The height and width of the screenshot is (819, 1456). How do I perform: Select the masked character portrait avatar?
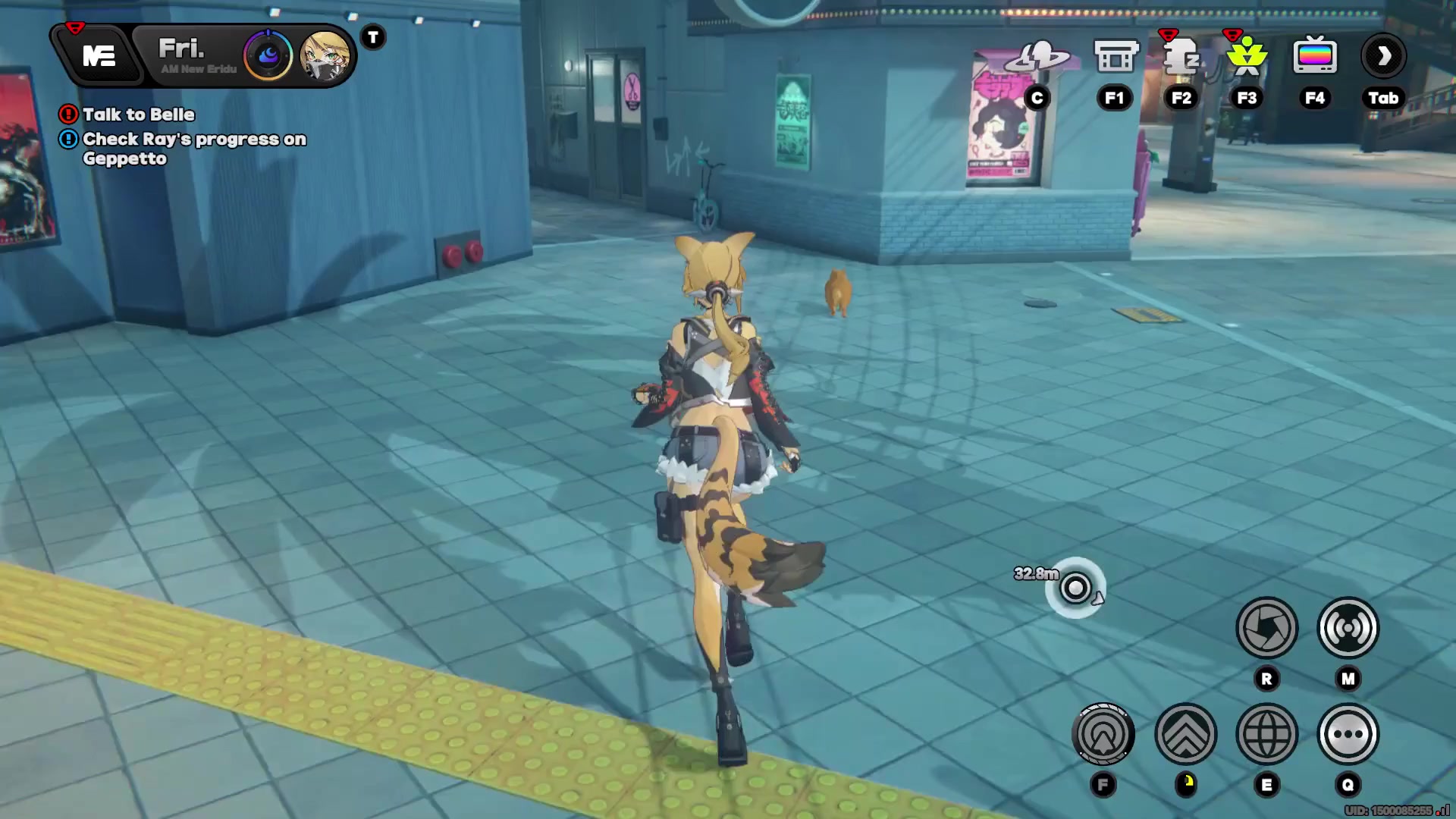click(325, 56)
